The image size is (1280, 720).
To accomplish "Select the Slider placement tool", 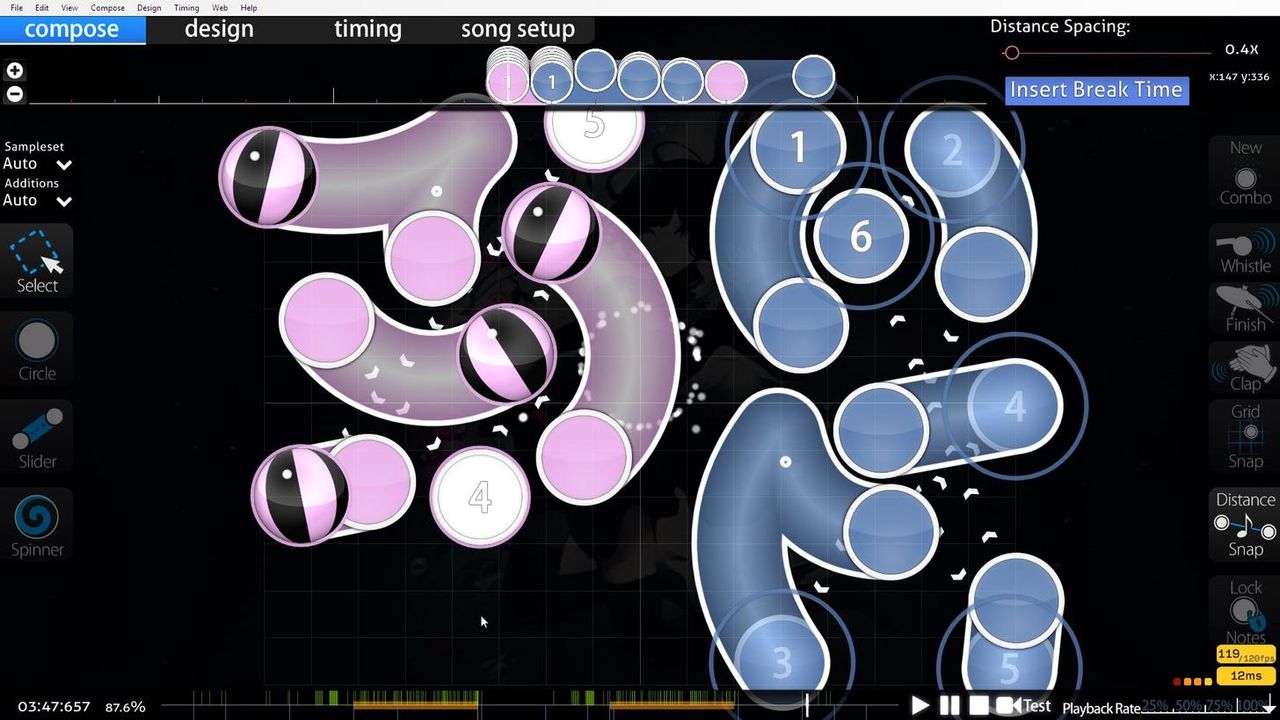I will (37, 436).
